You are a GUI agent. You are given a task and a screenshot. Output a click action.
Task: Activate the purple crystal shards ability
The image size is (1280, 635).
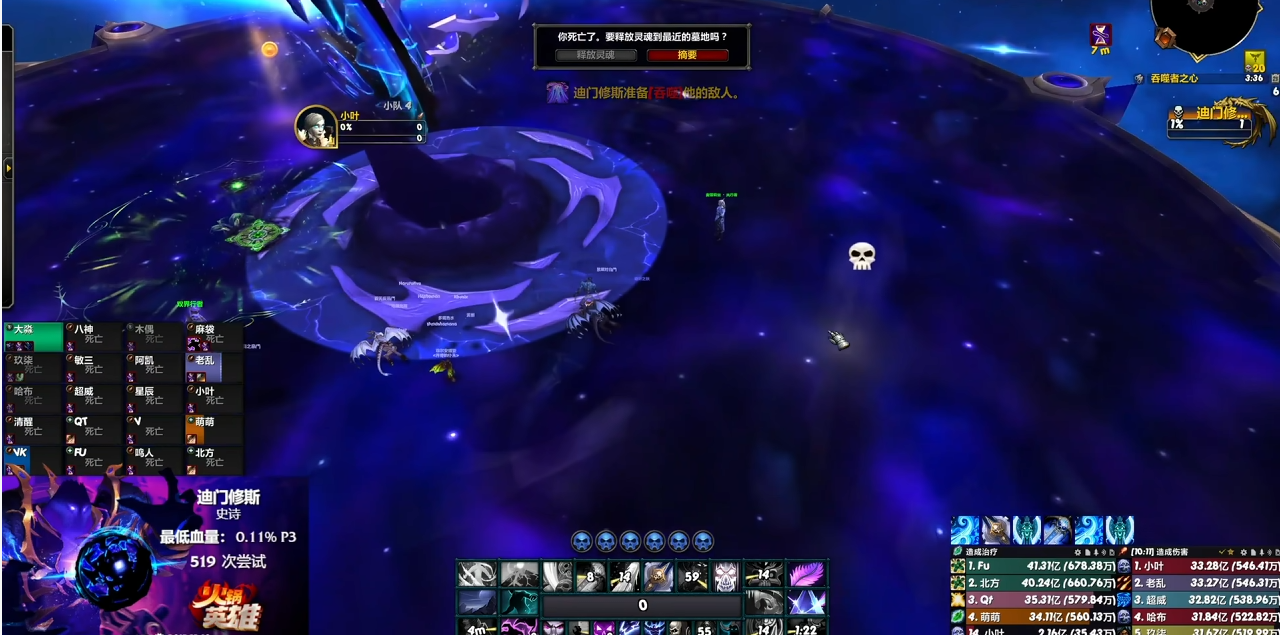(805, 602)
